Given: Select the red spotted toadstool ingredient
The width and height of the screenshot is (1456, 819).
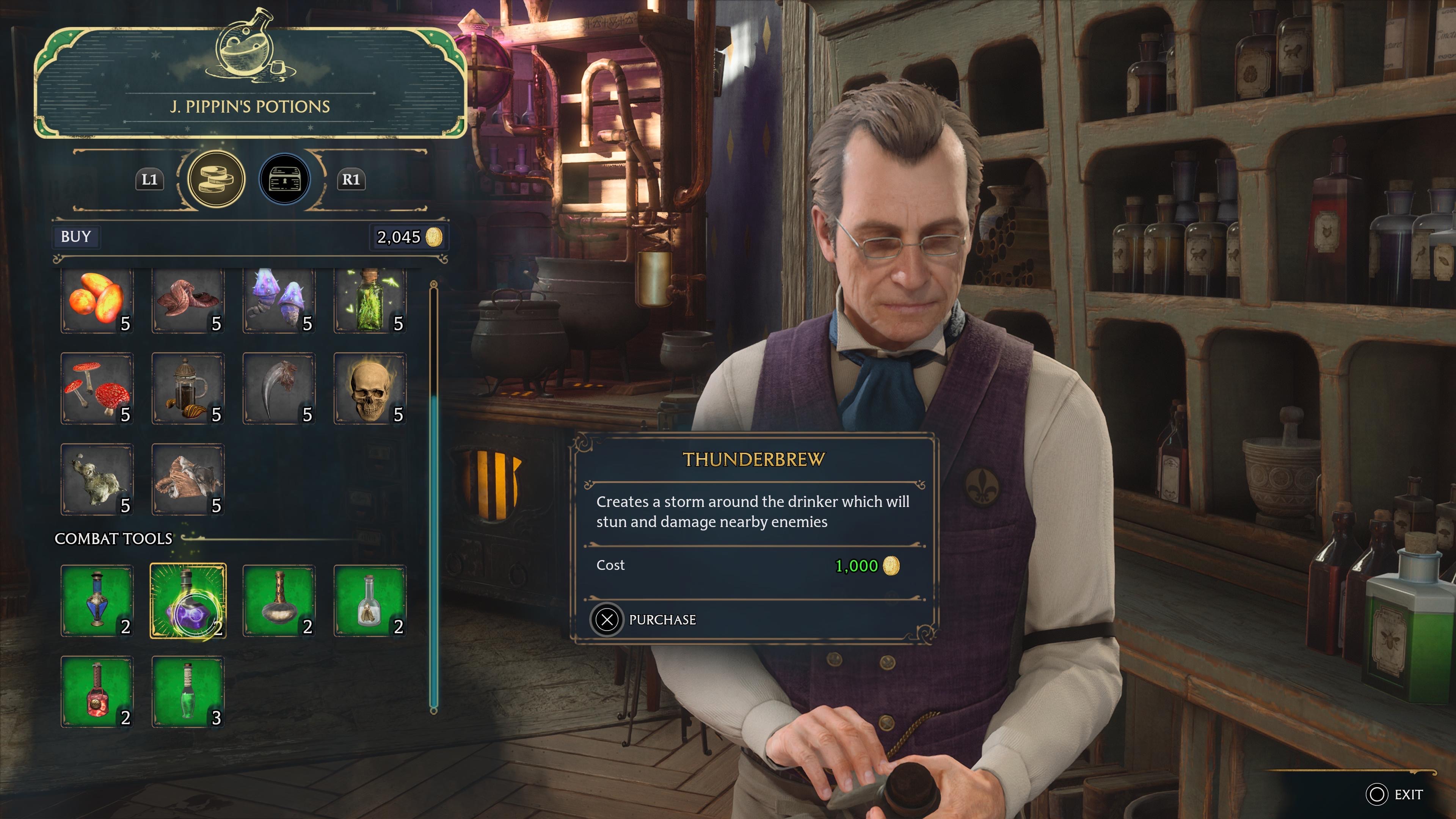Looking at the screenshot, I should click(x=97, y=389).
